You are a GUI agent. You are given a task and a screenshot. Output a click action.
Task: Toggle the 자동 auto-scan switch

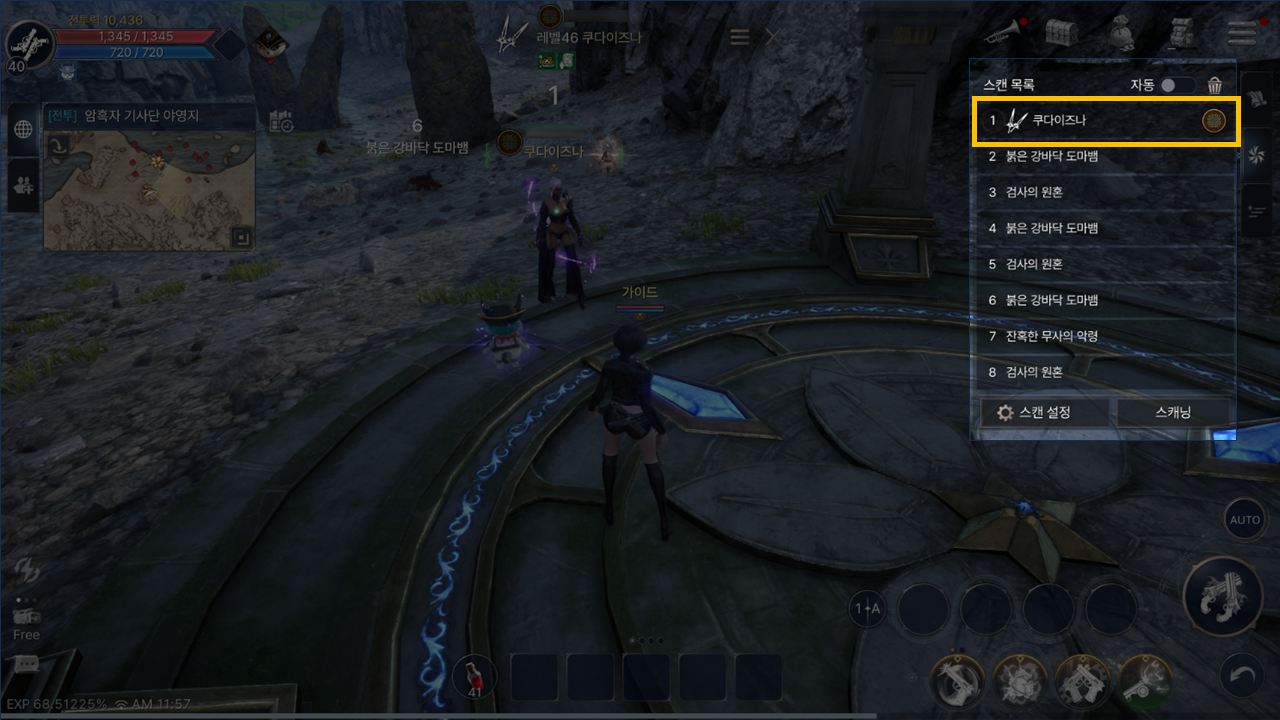click(1176, 86)
